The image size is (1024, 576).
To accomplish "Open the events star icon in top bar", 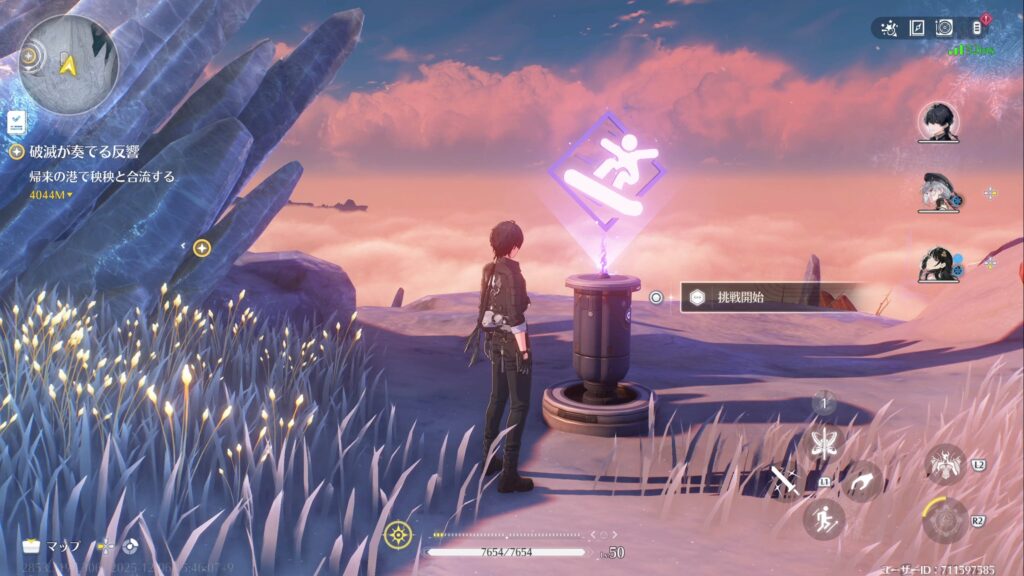I will (x=889, y=28).
